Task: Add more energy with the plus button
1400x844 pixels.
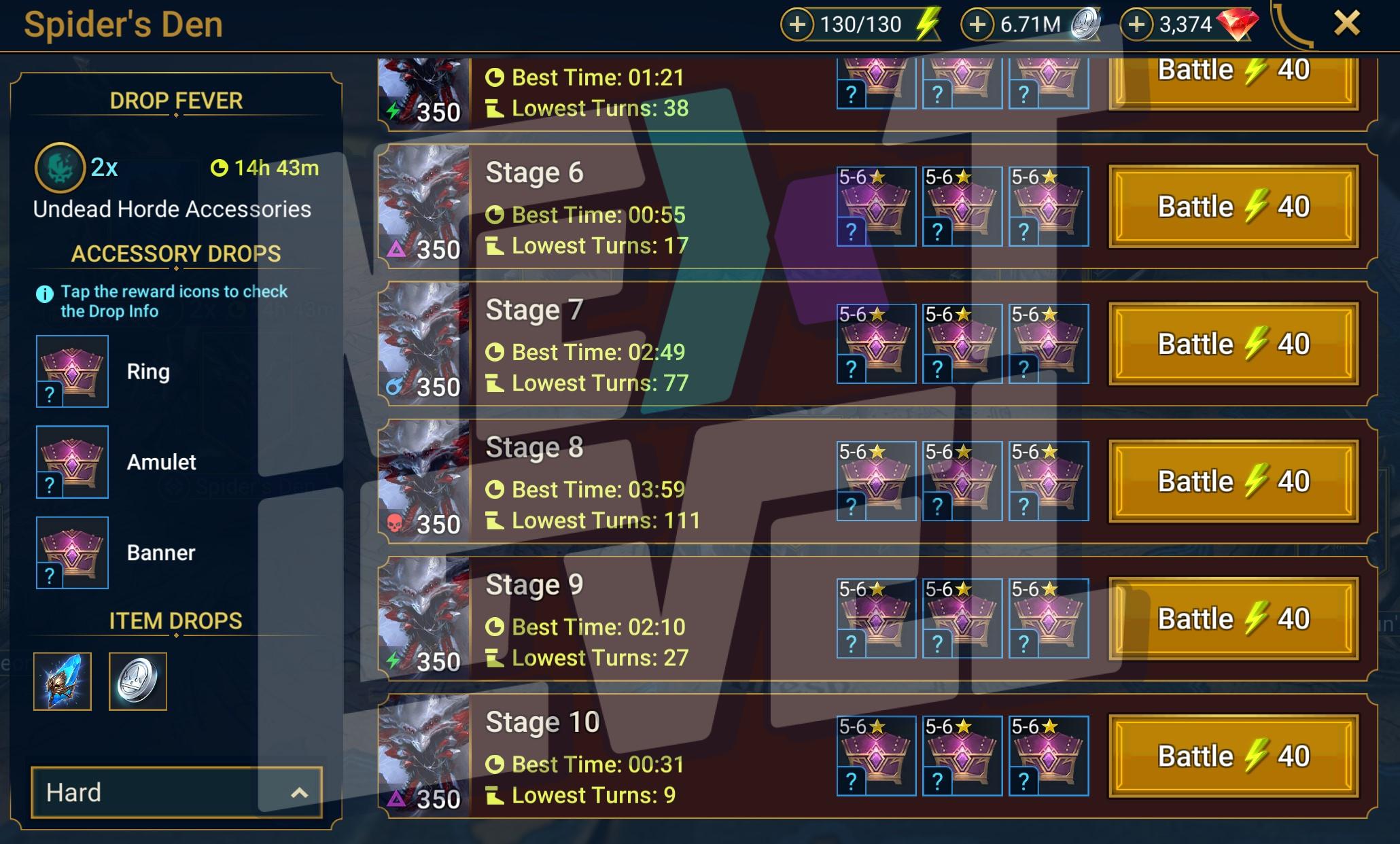Action: (797, 25)
